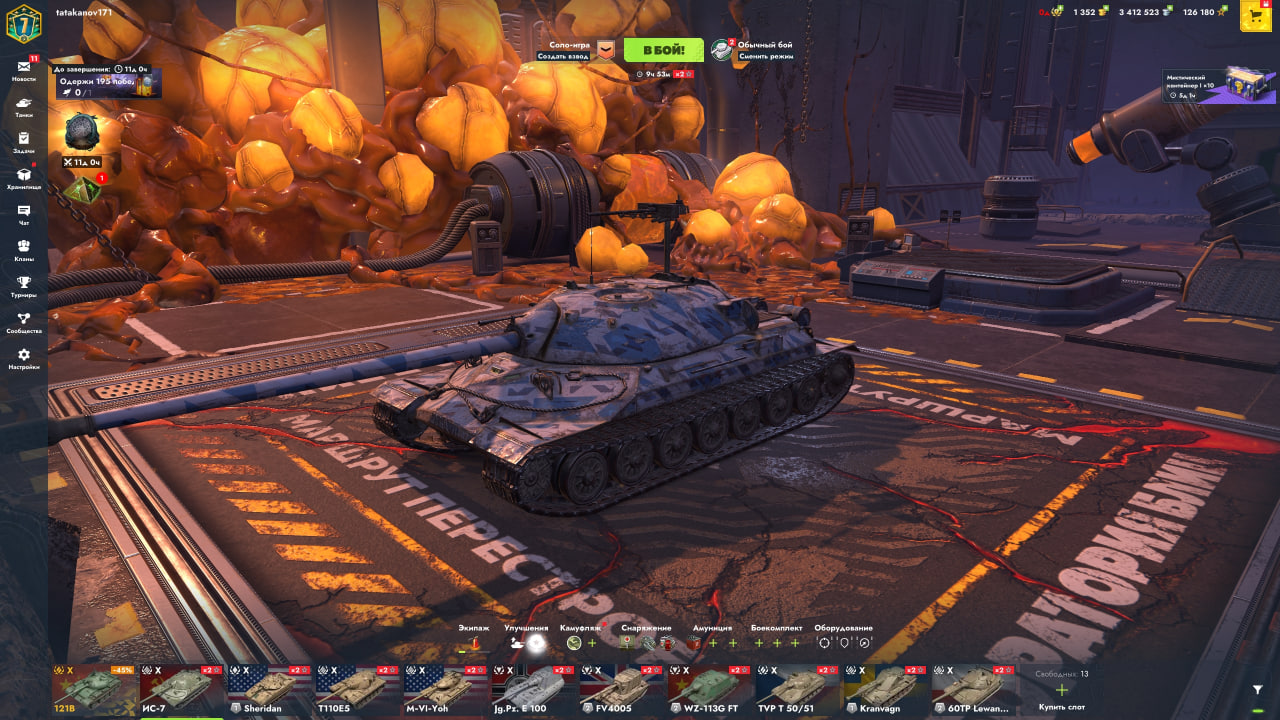View the Турниры tournaments page
The width and height of the screenshot is (1280, 720).
pos(24,286)
